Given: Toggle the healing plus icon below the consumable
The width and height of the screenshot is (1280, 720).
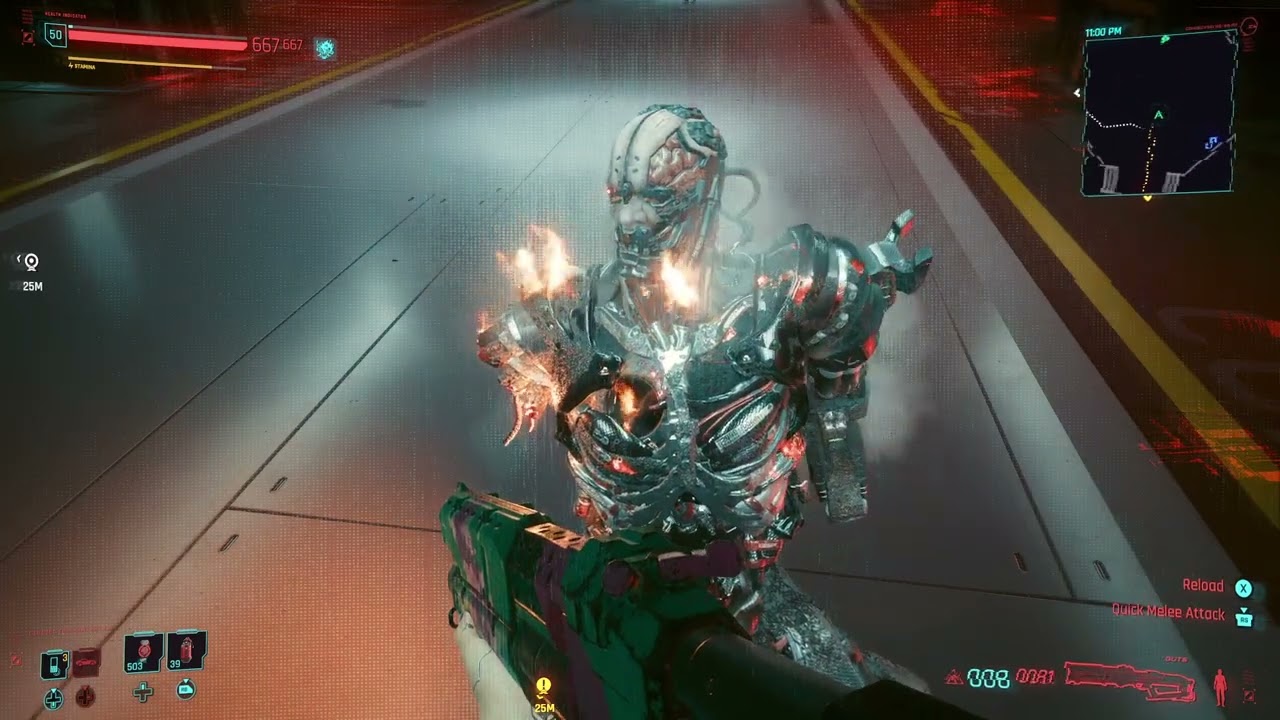Looking at the screenshot, I should pyautogui.click(x=141, y=692).
